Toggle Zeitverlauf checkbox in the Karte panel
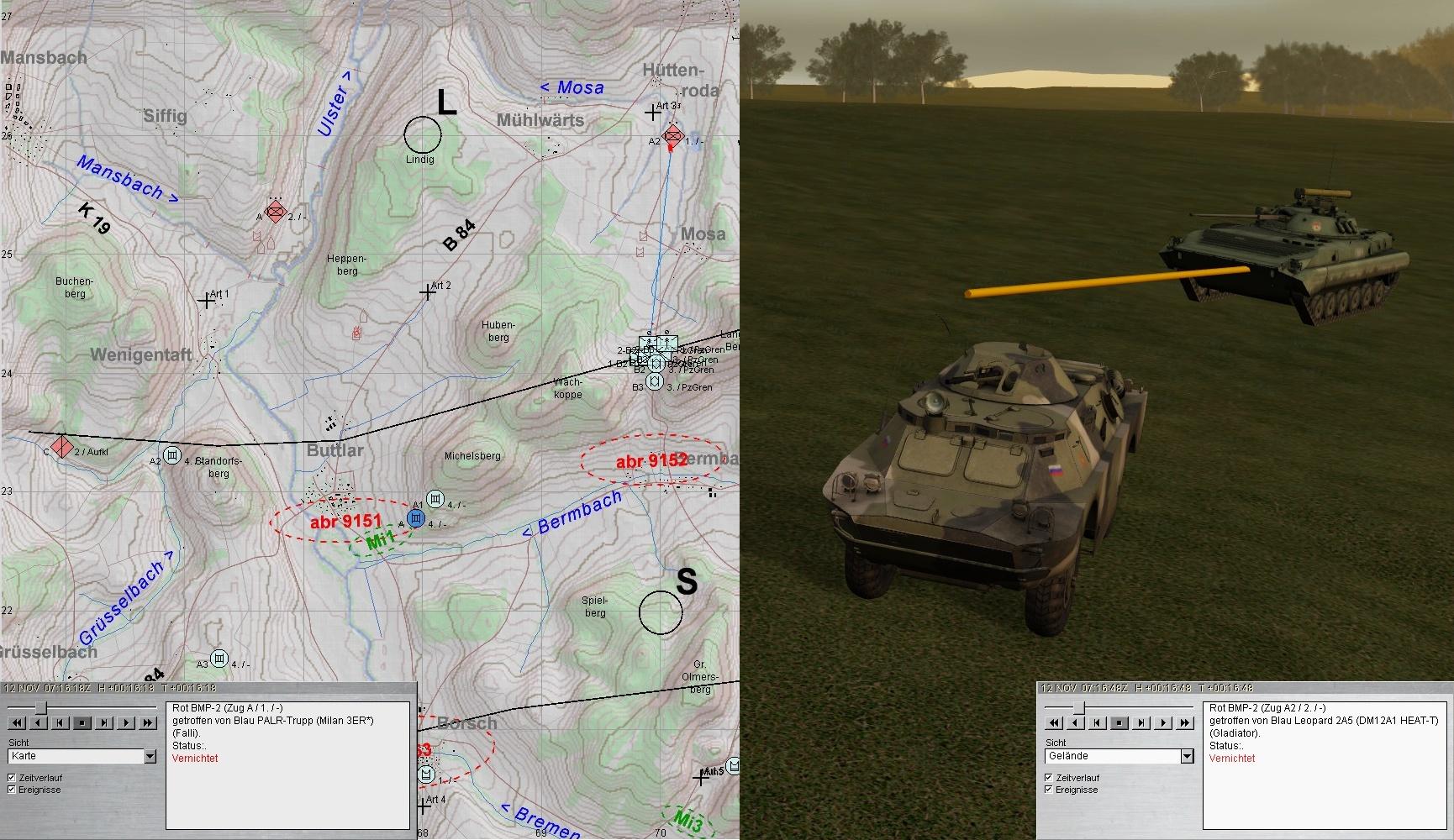The image size is (1454, 840). pyautogui.click(x=12, y=778)
